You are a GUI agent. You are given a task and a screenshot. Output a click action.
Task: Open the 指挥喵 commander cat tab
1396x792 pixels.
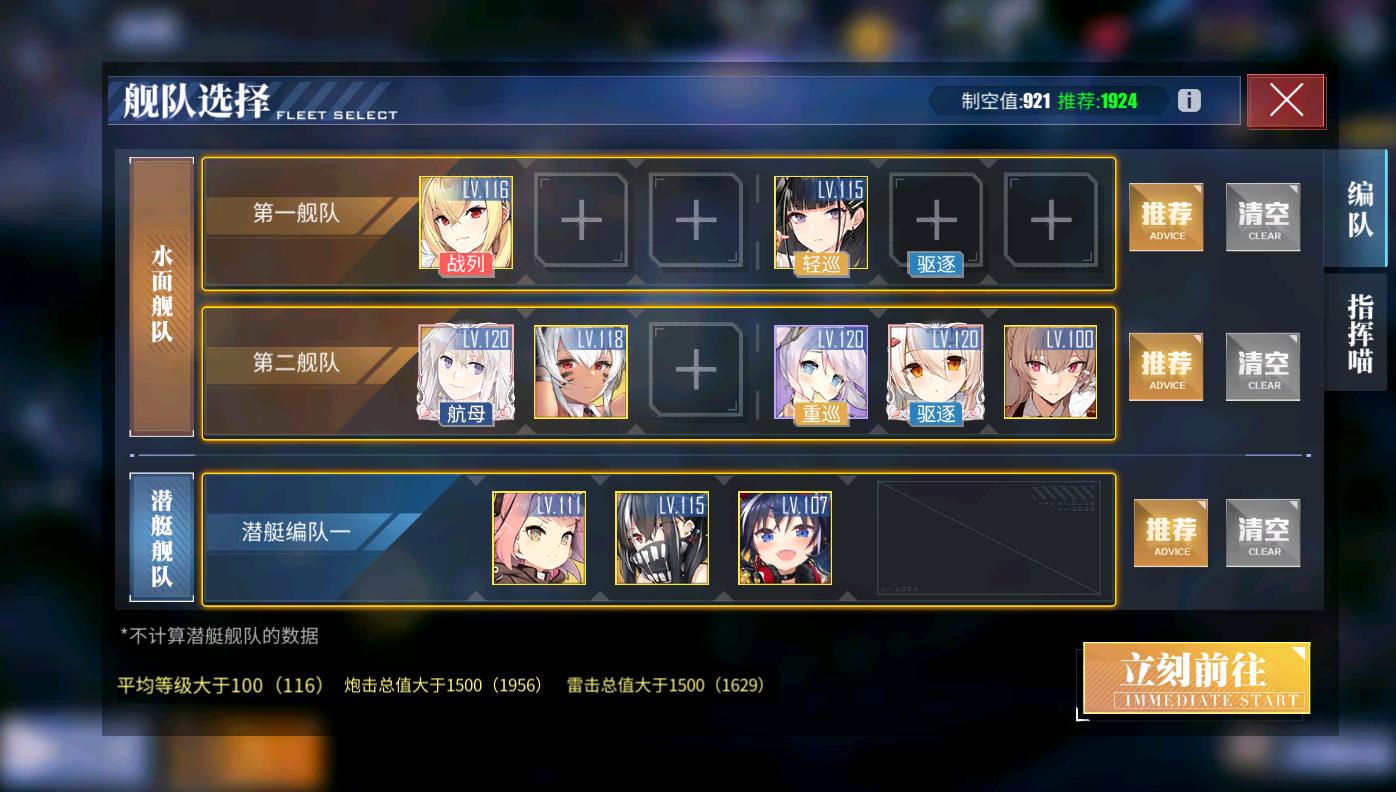[1359, 333]
